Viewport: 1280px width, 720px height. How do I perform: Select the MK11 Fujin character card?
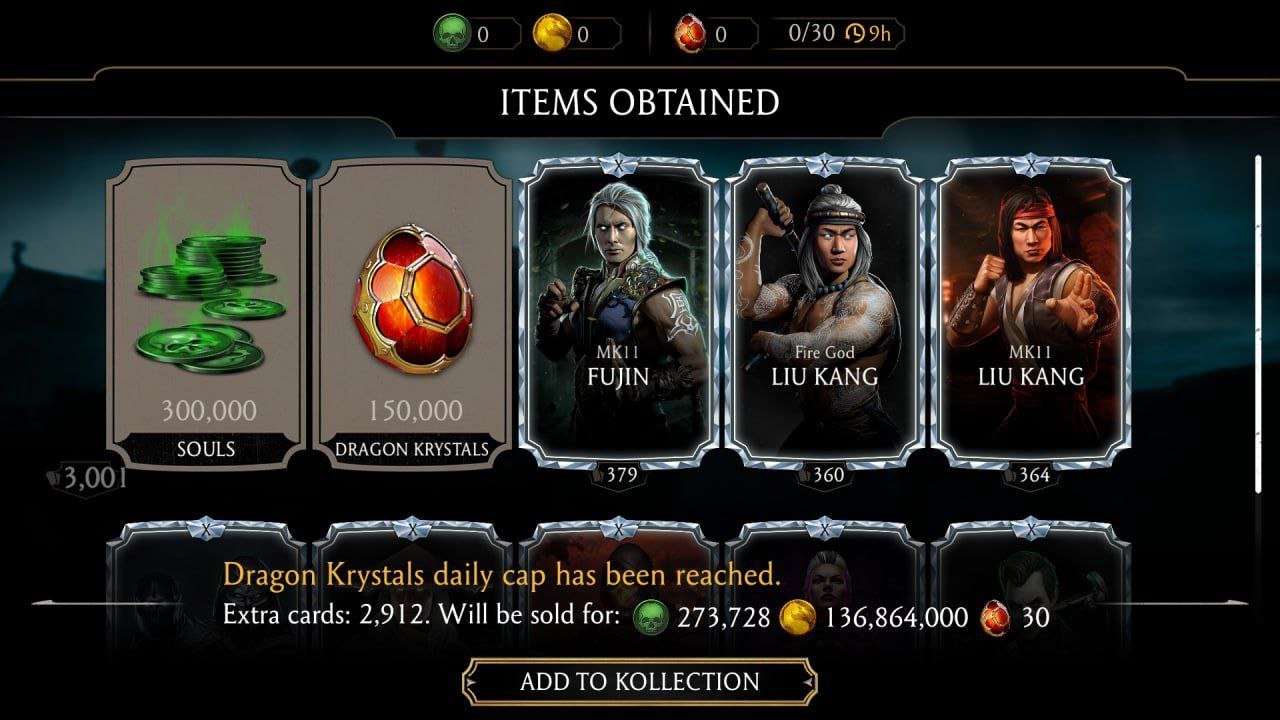[619, 310]
